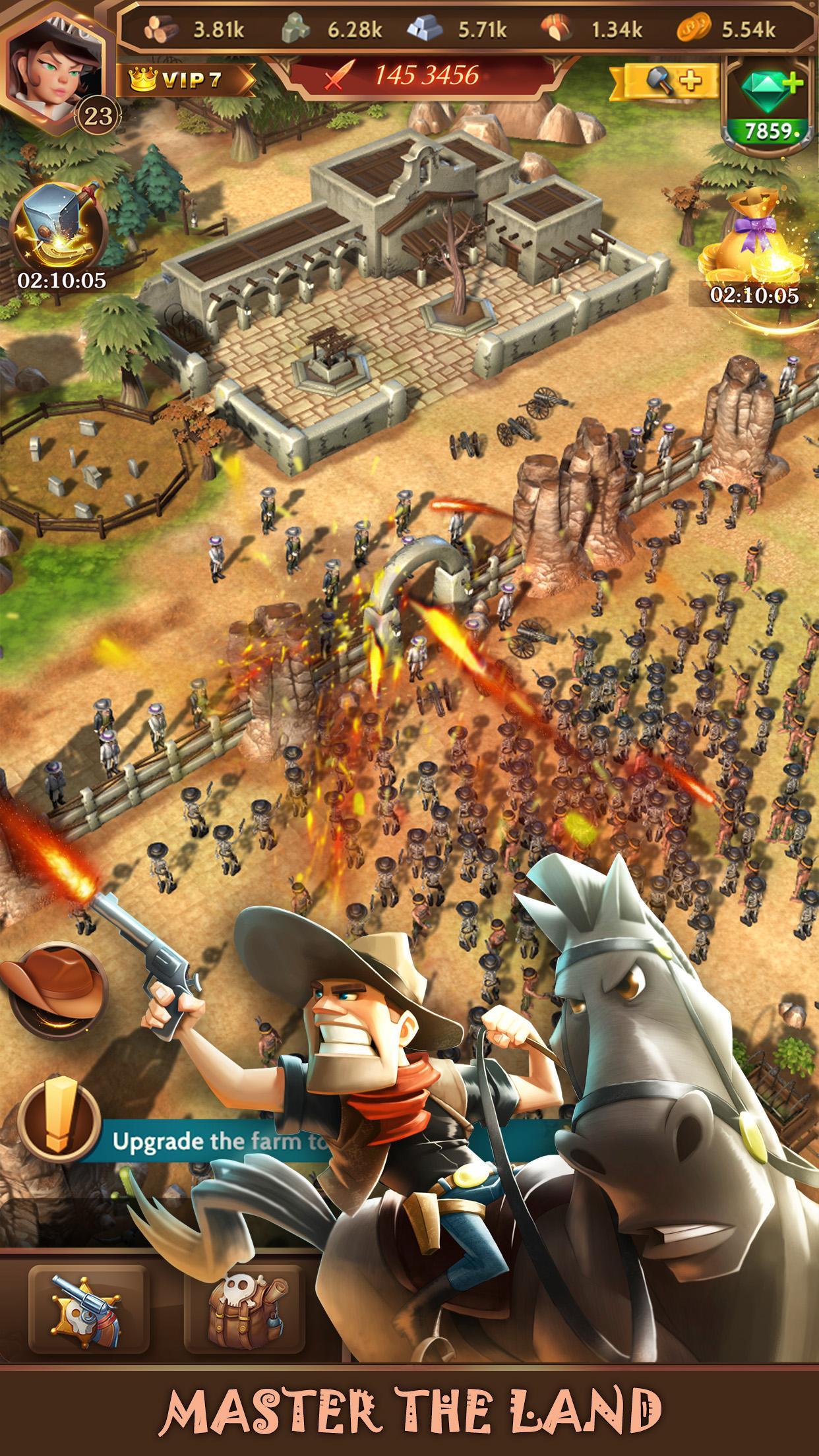Claim the gold bag timed offer
The width and height of the screenshot is (819, 1456).
pyautogui.click(x=753, y=251)
